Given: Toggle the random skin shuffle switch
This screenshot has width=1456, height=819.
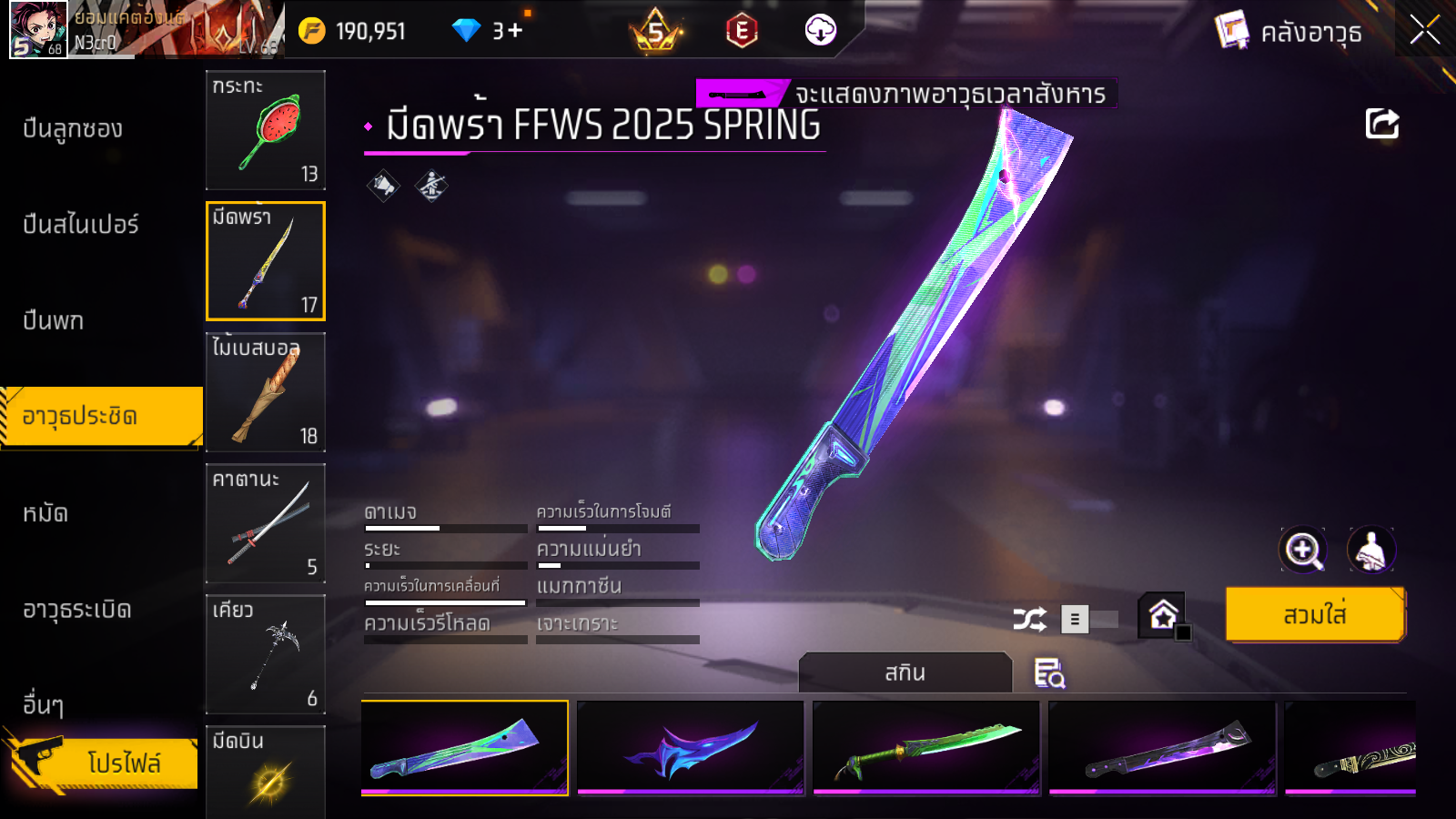Looking at the screenshot, I should 1089,620.
